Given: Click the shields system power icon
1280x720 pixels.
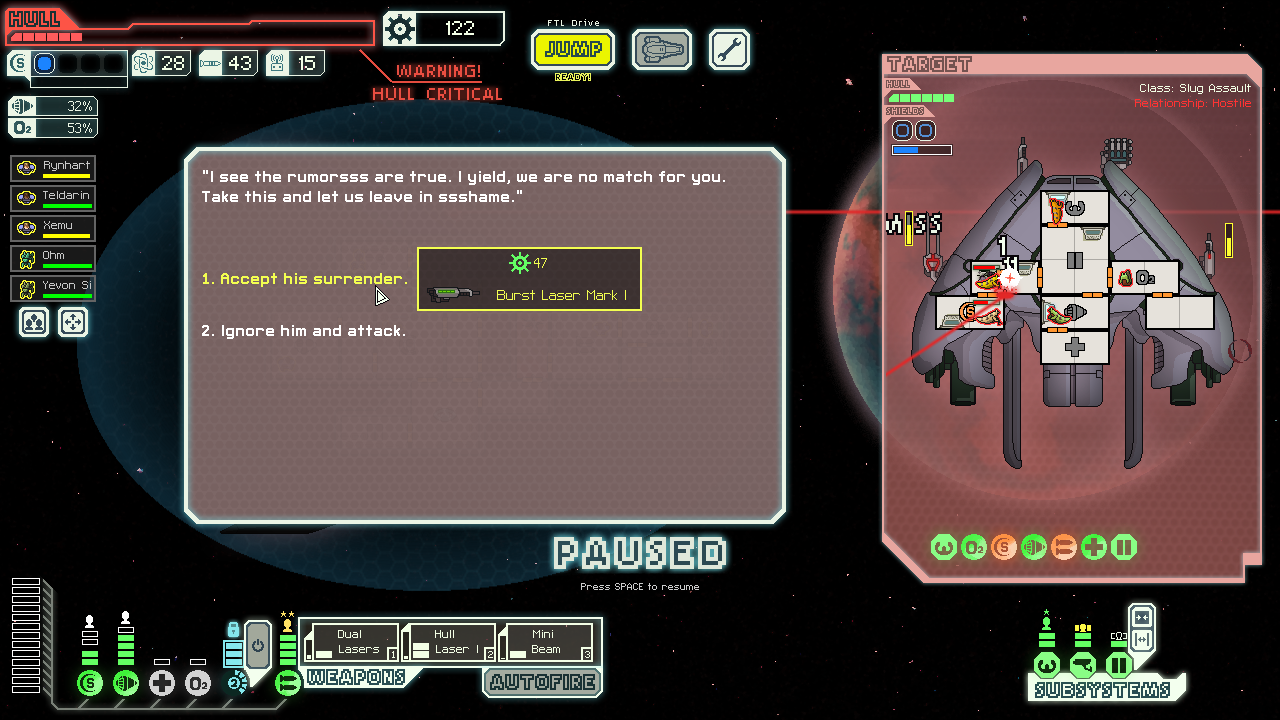Looking at the screenshot, I should coord(90,683).
